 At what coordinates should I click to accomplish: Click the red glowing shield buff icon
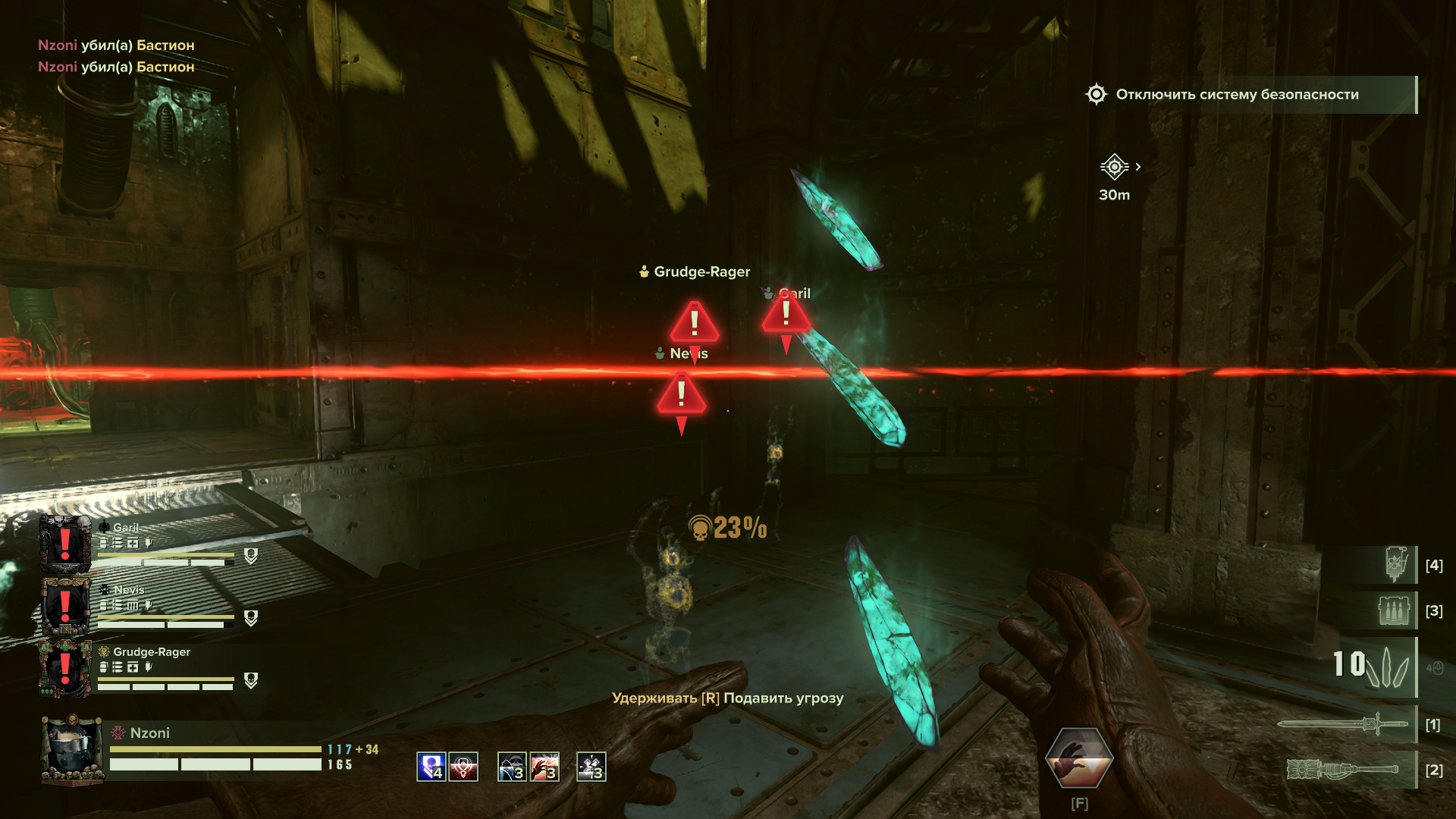click(x=463, y=767)
